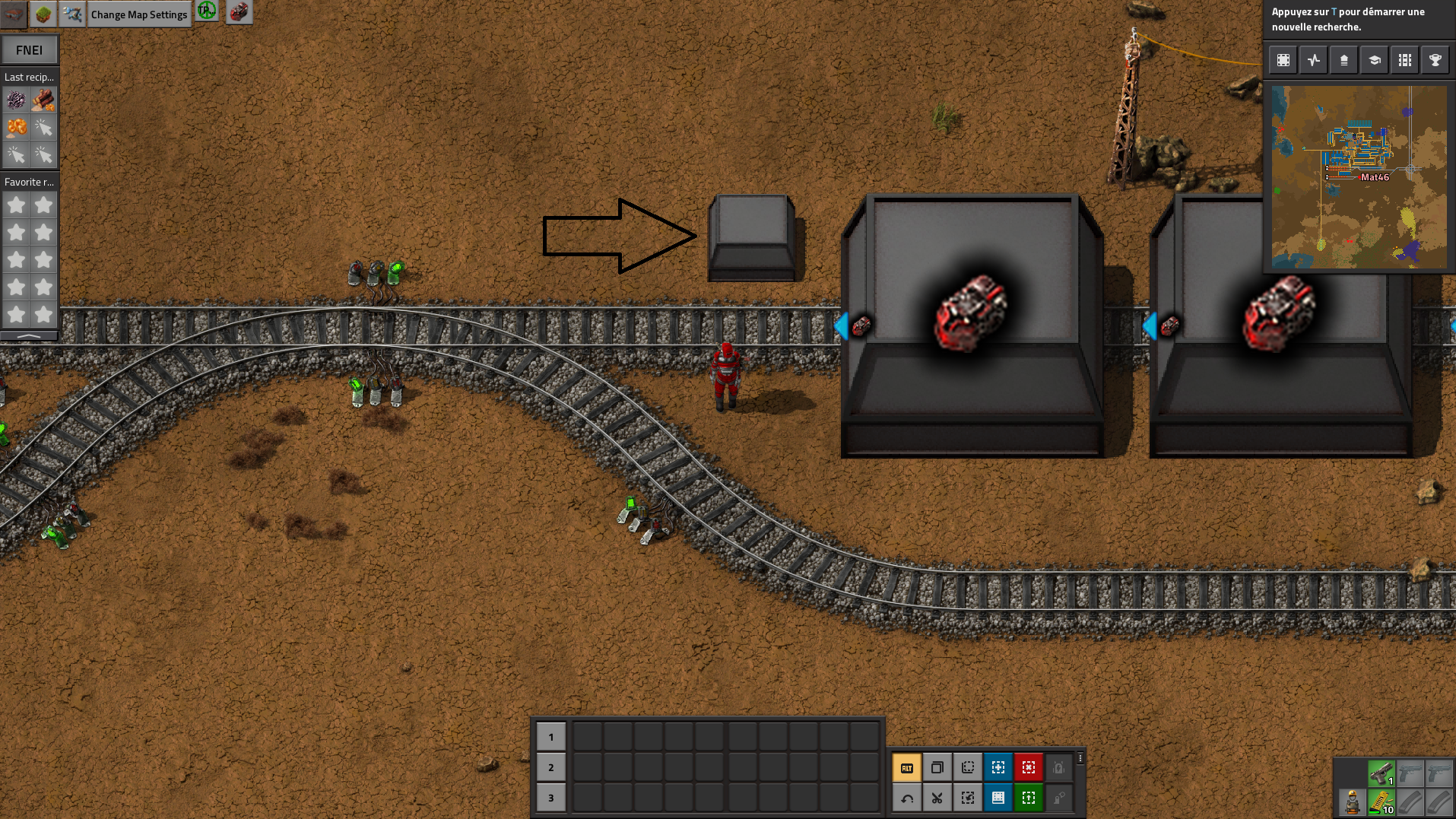Click the Change Map Settings button
Viewport: 1456px width, 819px height.
click(138, 14)
